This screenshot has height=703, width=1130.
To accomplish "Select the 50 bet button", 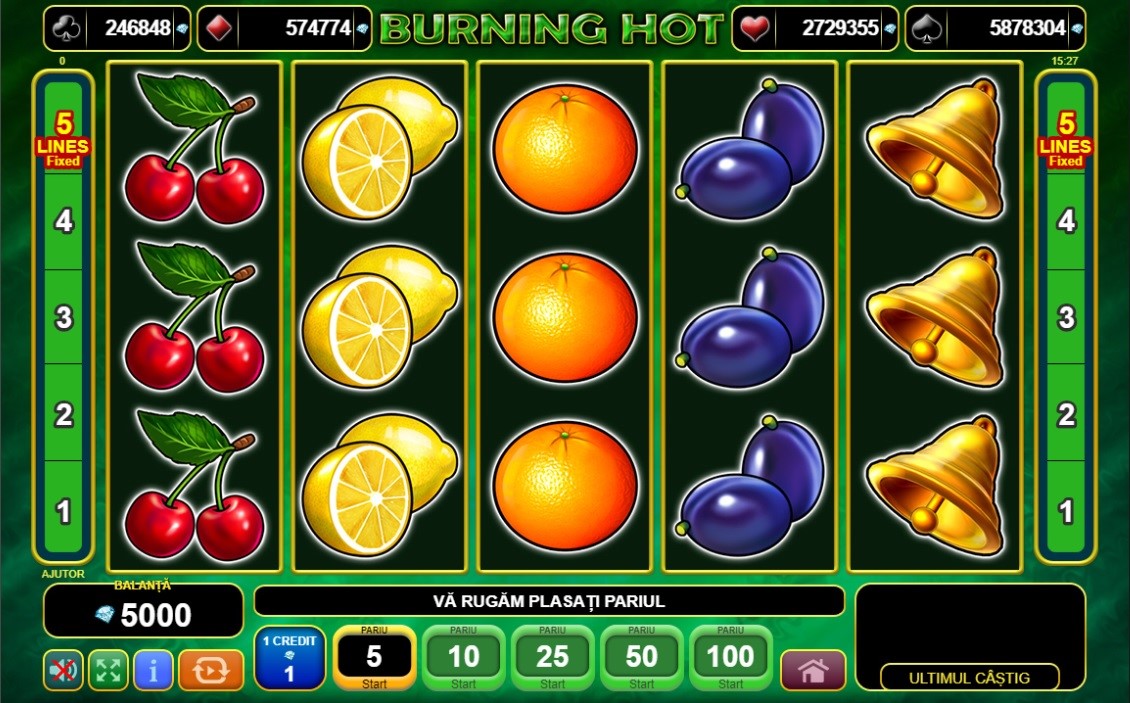I will click(x=641, y=657).
